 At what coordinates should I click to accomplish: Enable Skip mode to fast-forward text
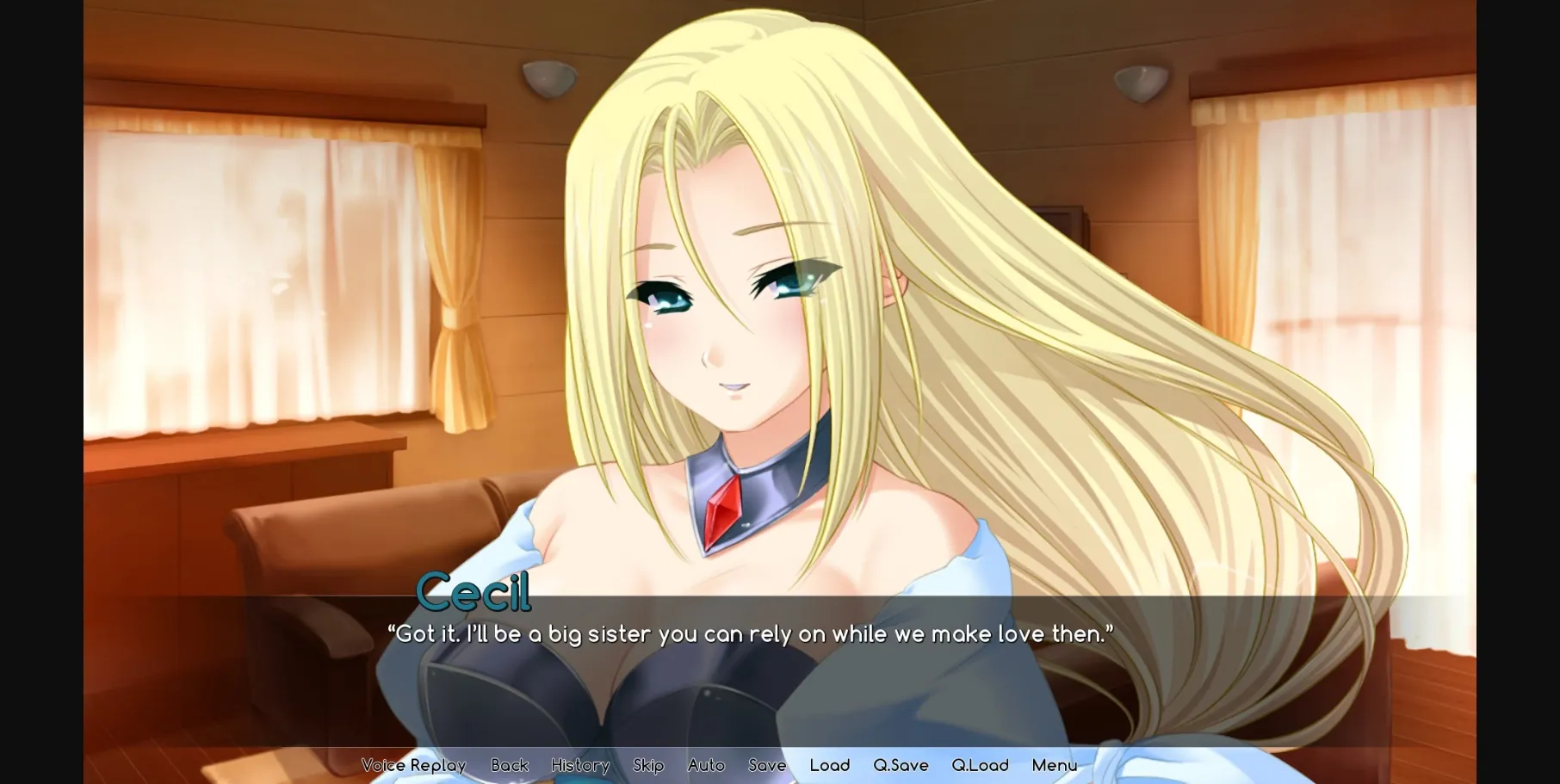click(648, 764)
